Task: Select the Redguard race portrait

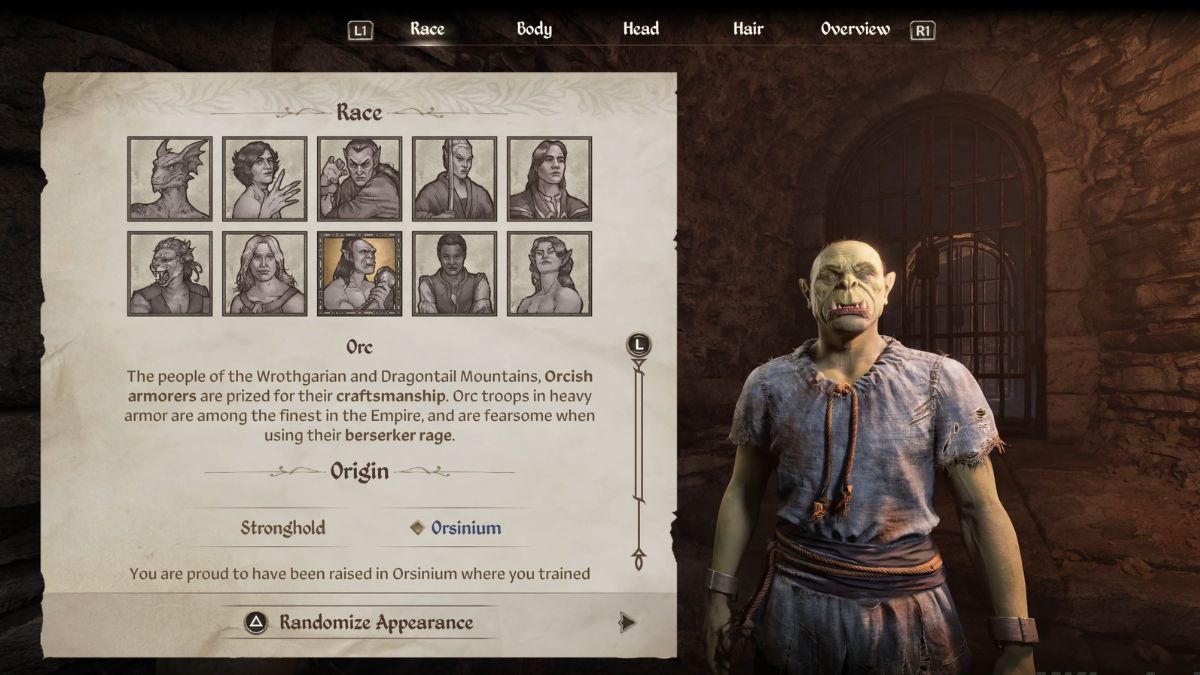Action: pos(455,273)
